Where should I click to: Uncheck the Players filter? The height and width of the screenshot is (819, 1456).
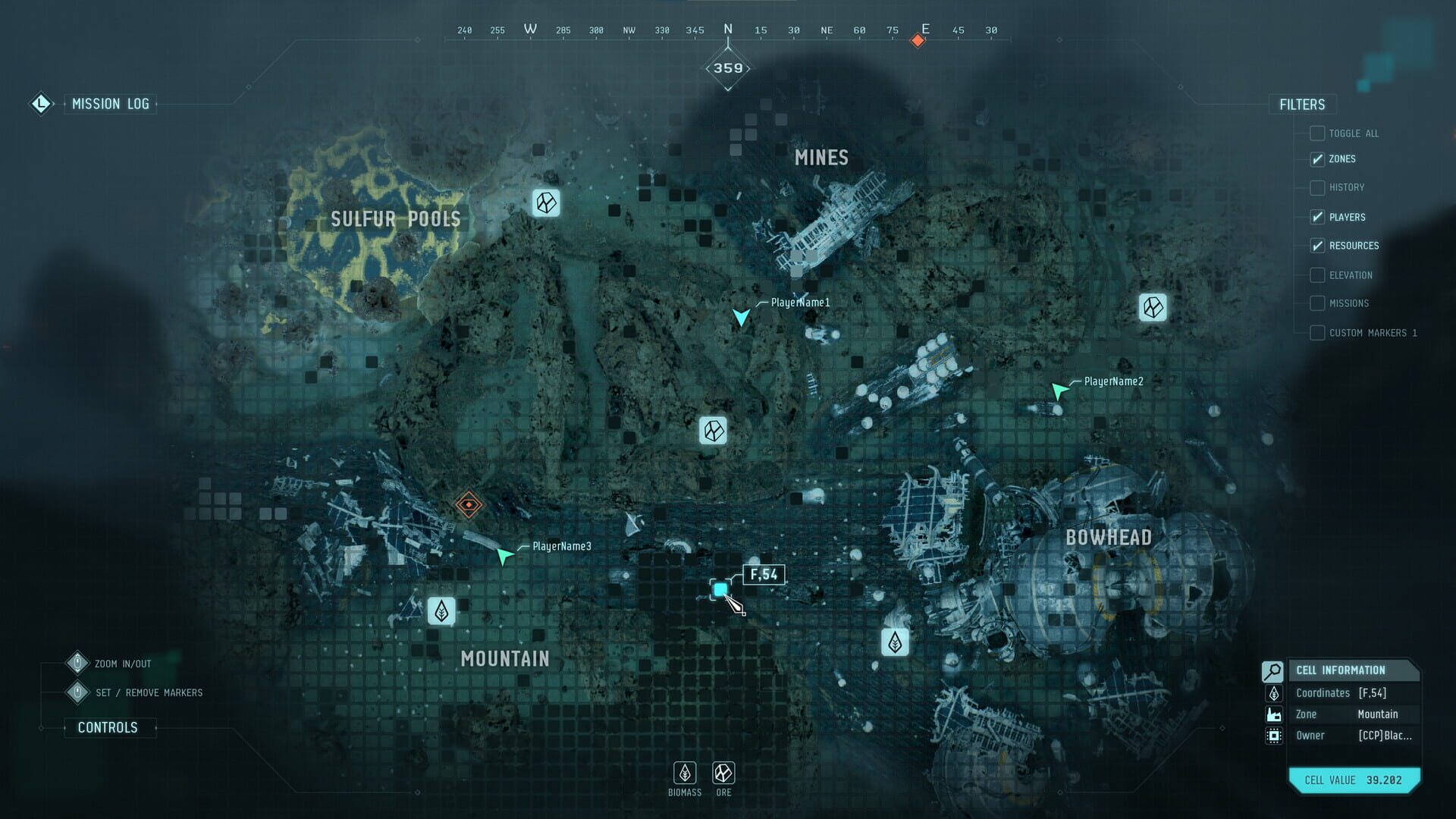click(1316, 217)
